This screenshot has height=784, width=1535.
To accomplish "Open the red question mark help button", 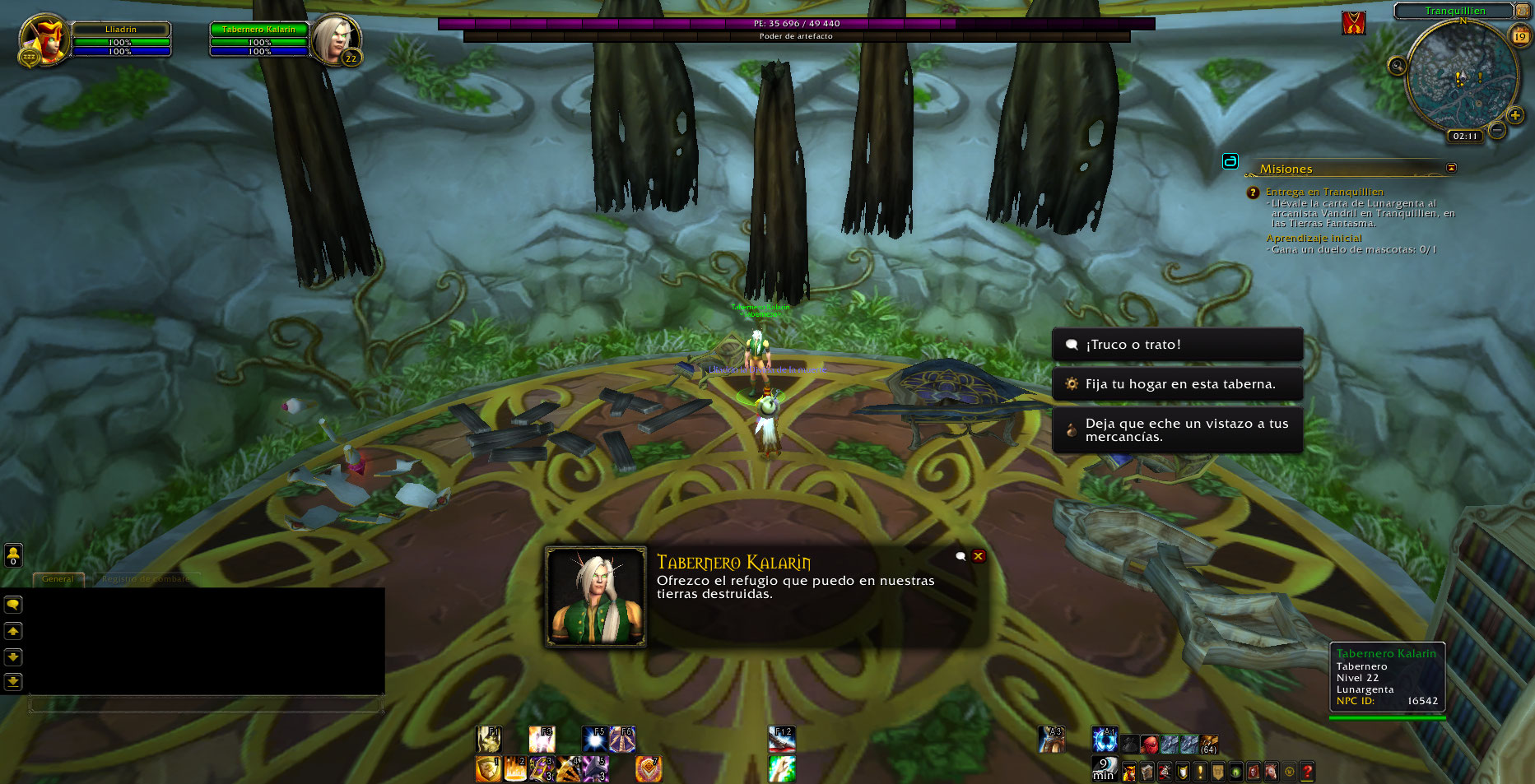I will click(x=1307, y=772).
